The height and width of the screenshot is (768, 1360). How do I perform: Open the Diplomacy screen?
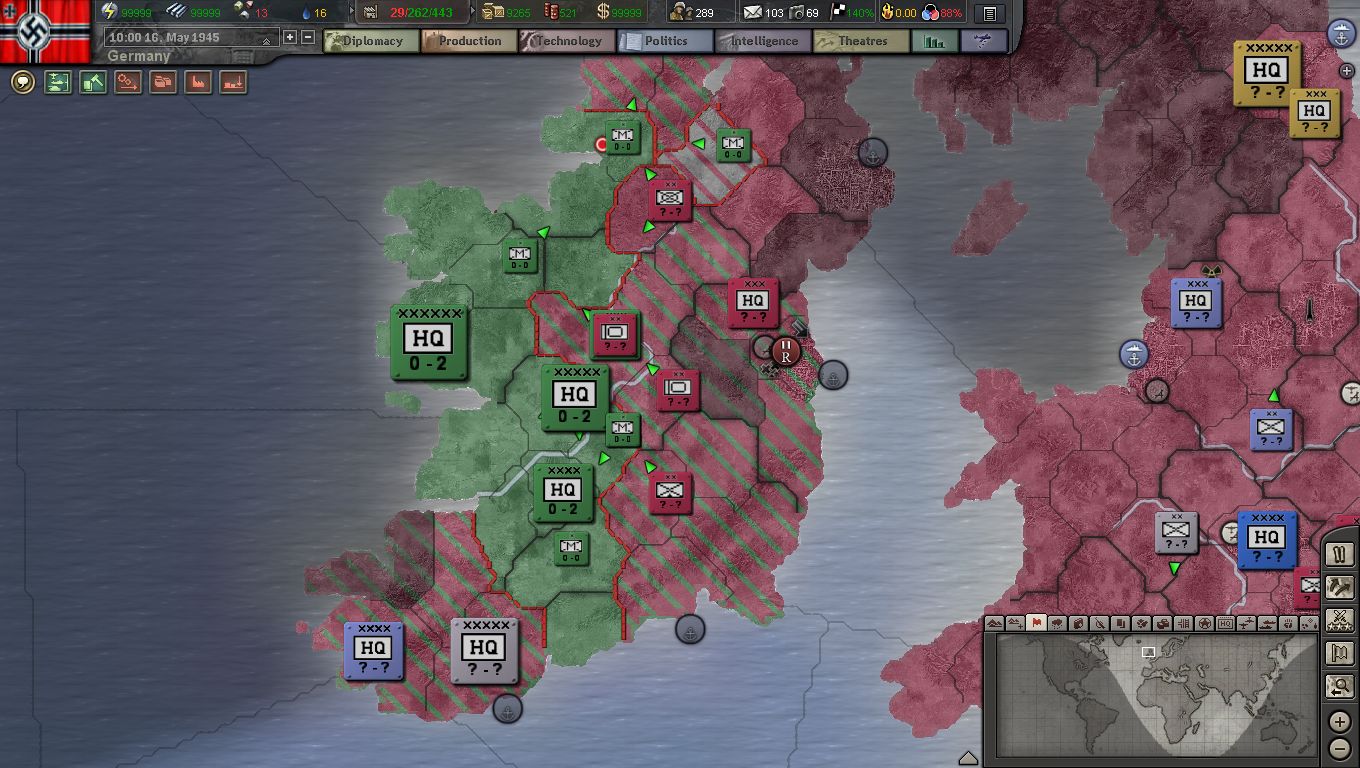[371, 41]
